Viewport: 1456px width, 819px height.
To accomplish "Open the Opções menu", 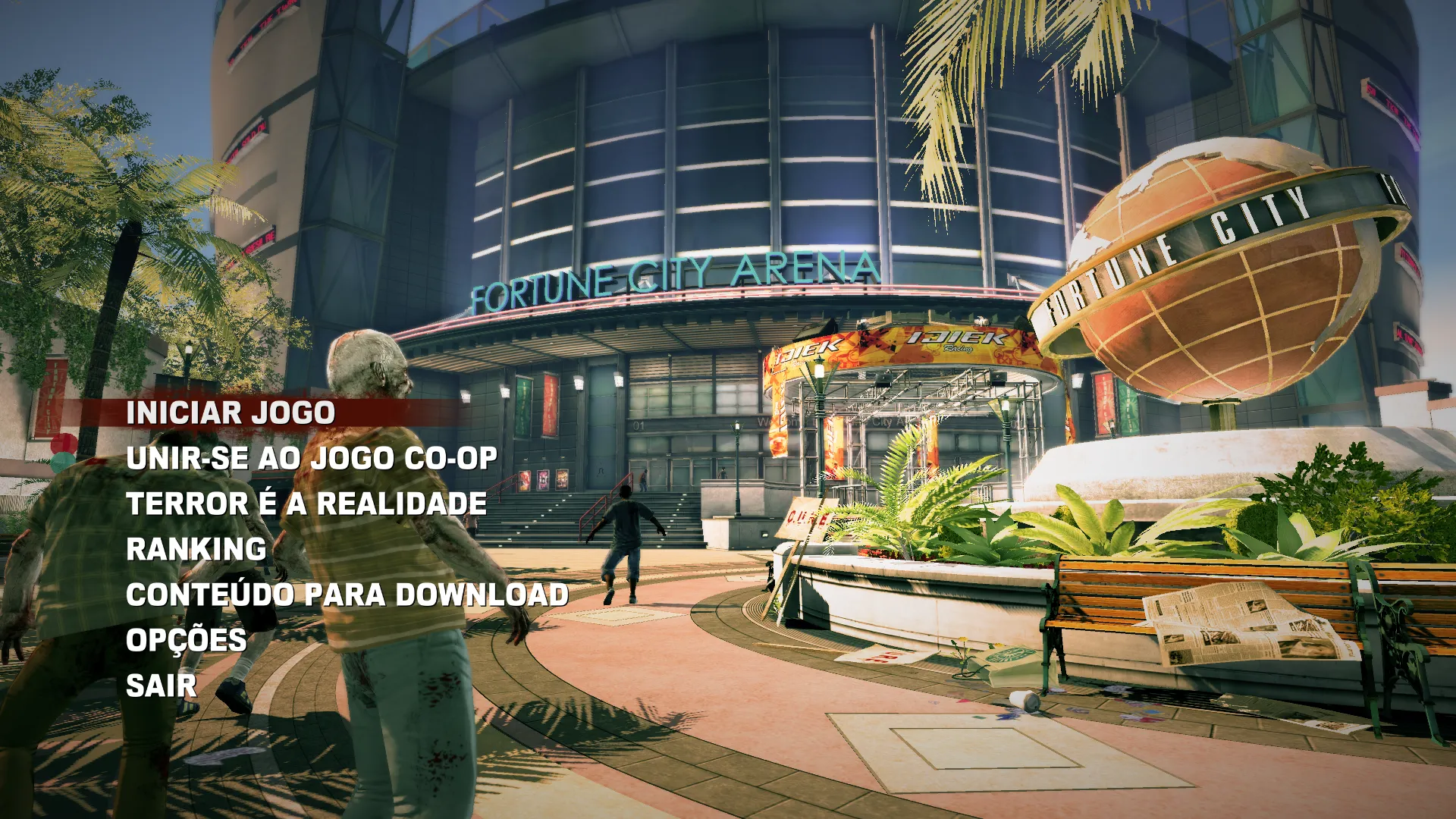I will [x=187, y=641].
